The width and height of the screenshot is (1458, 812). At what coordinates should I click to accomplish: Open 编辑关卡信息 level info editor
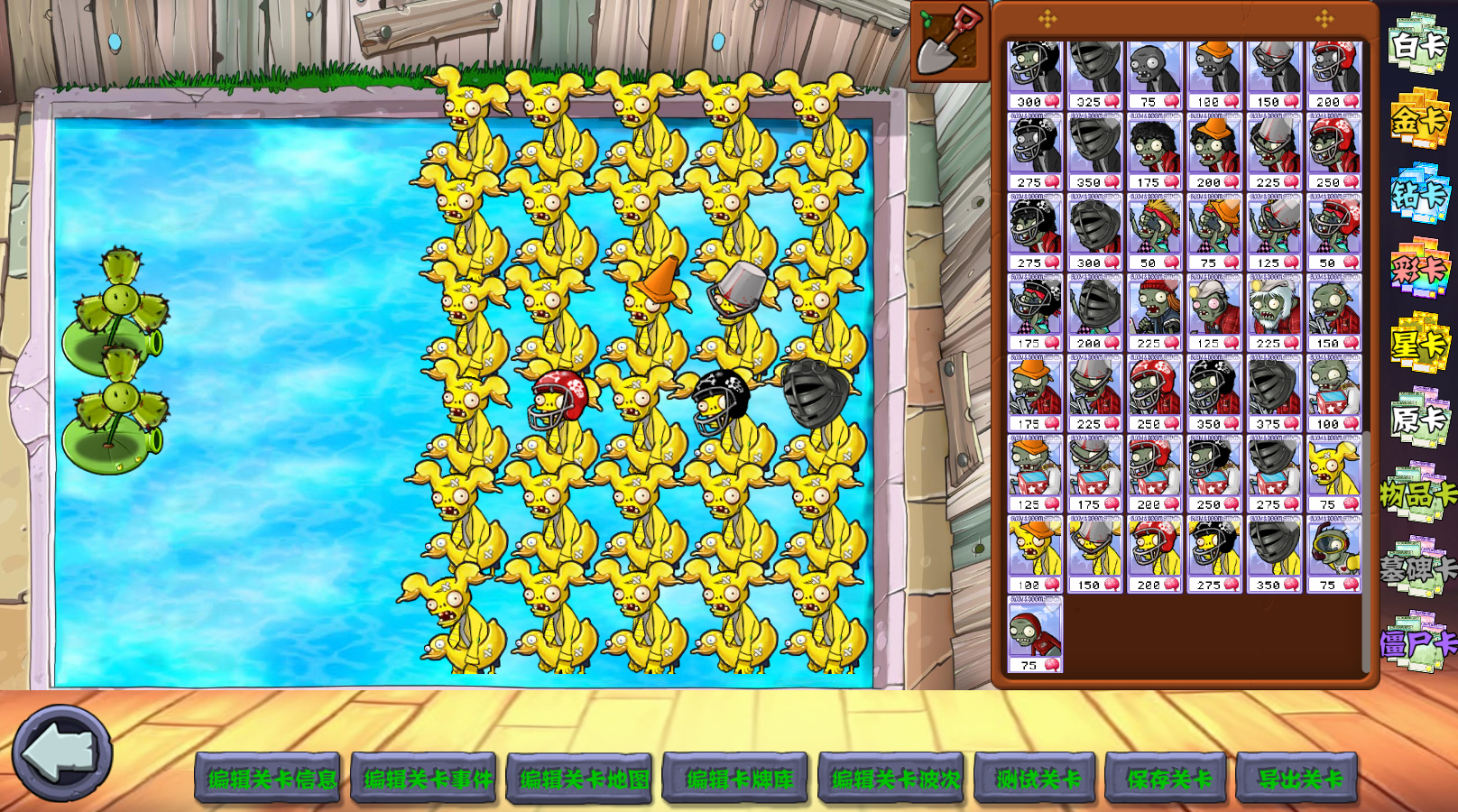[x=268, y=778]
